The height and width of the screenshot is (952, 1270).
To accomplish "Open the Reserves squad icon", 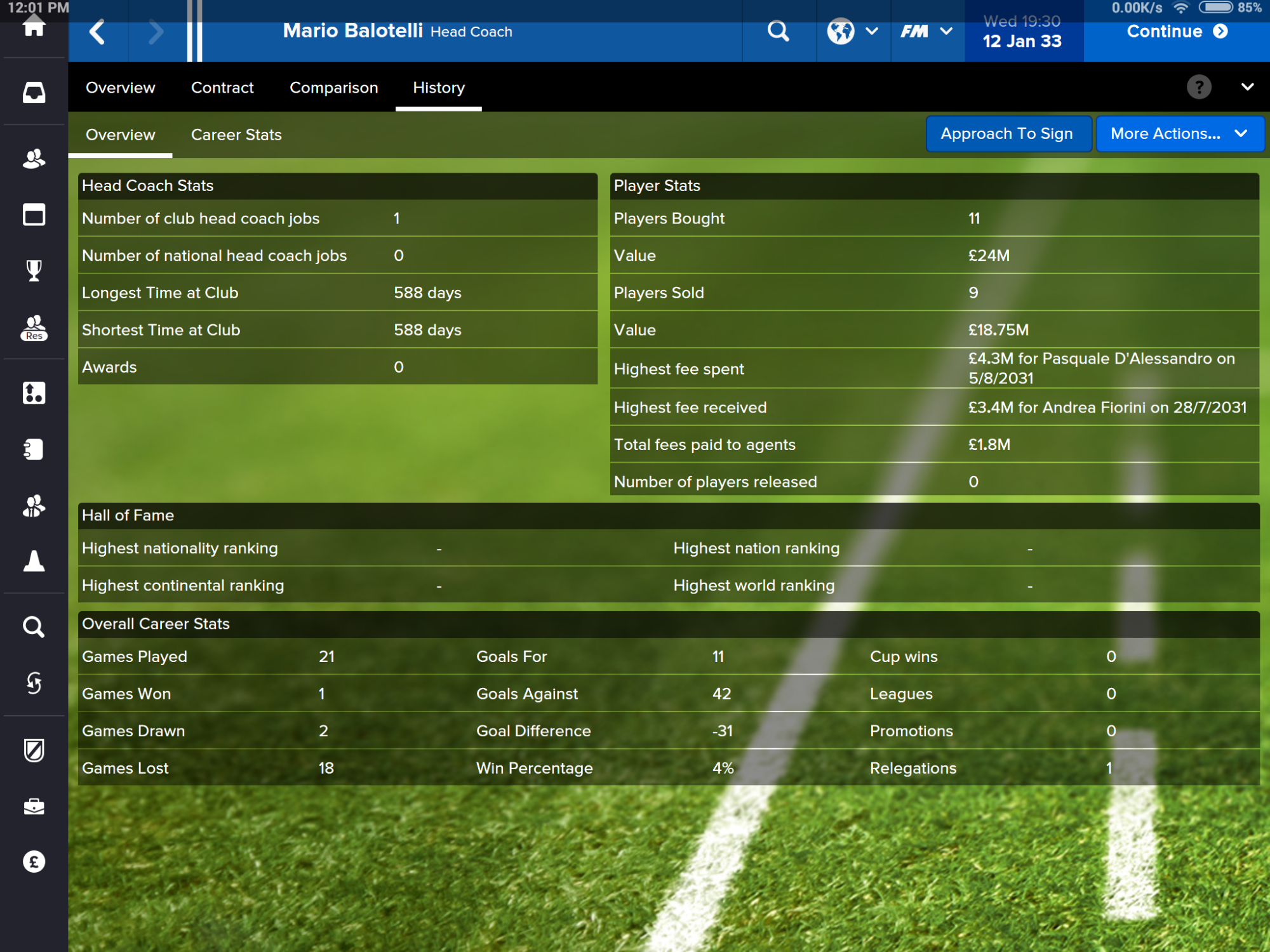I will (34, 328).
